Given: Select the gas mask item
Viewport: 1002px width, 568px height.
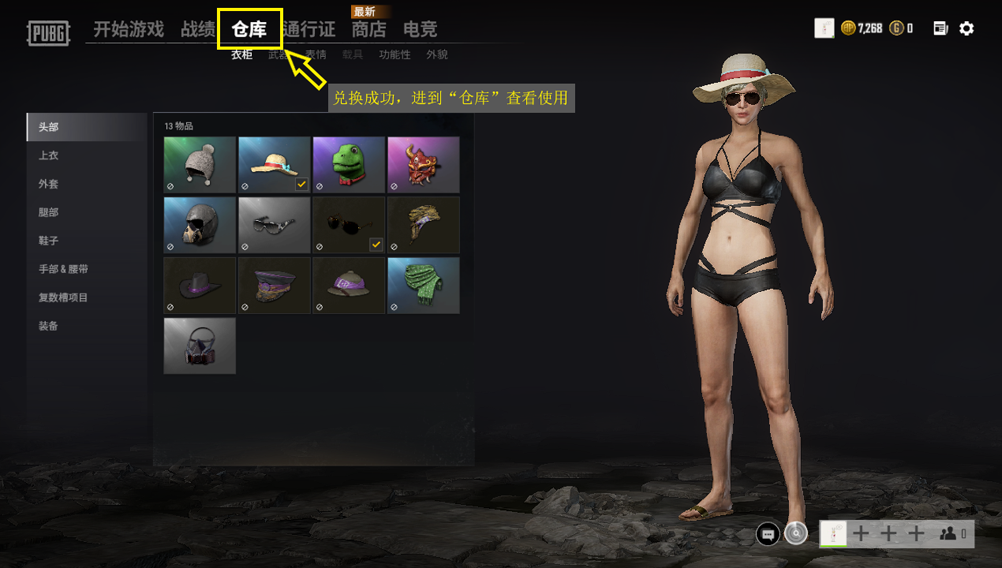Looking at the screenshot, I should point(200,346).
